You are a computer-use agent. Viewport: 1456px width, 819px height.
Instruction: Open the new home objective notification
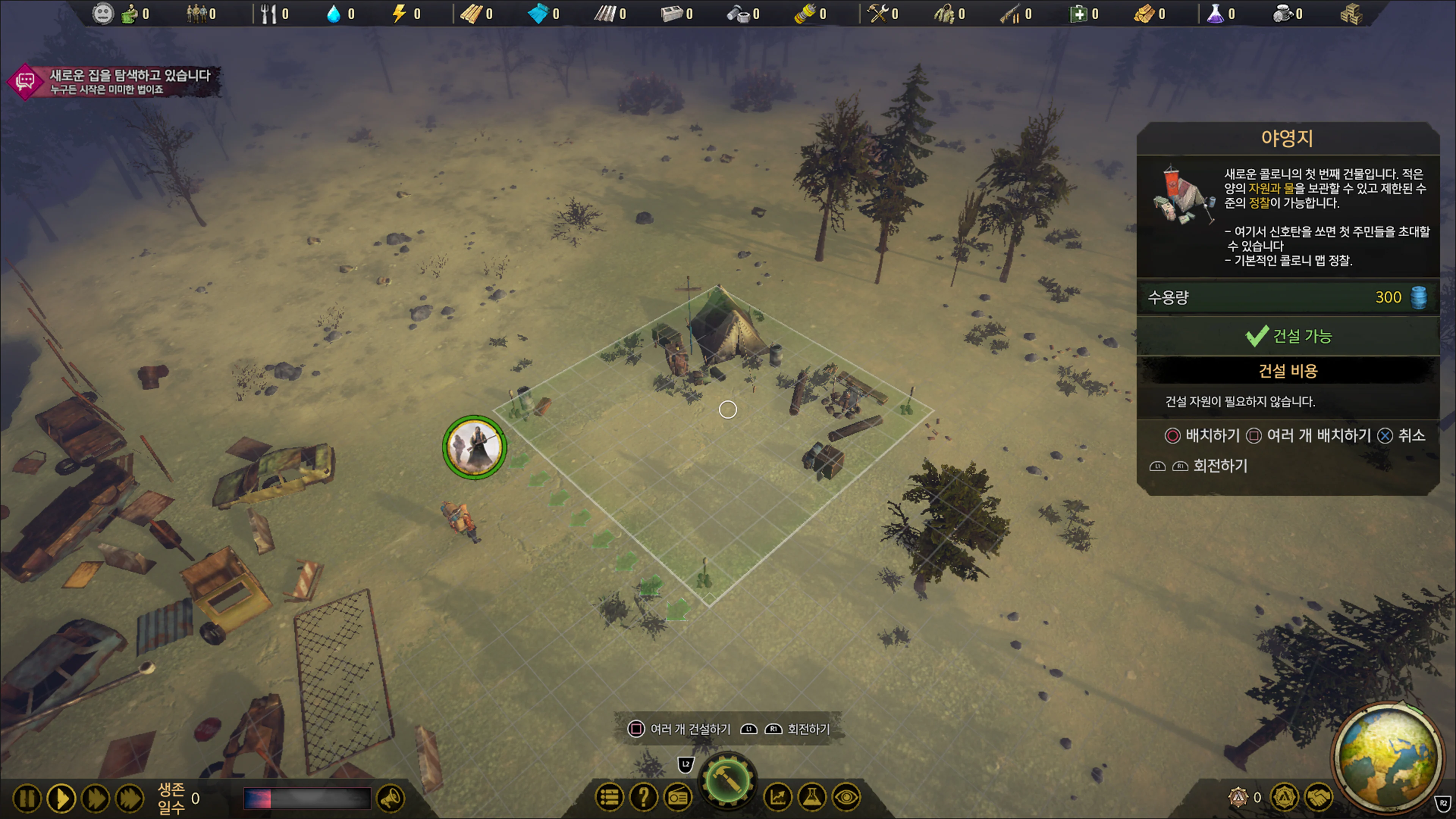pos(113,82)
